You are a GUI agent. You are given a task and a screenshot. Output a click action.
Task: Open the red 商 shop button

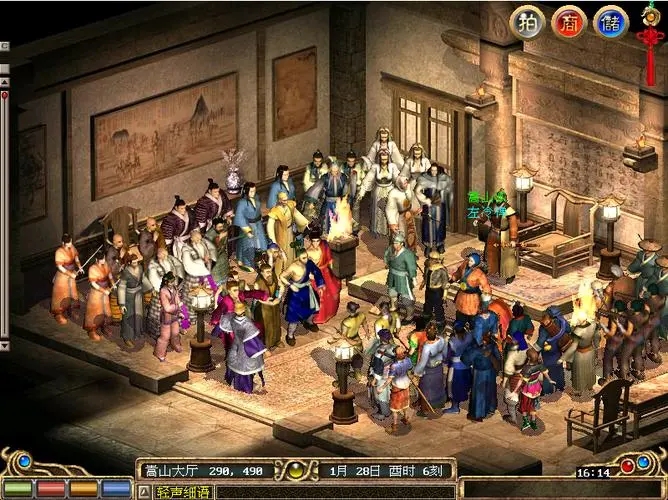pyautogui.click(x=569, y=22)
